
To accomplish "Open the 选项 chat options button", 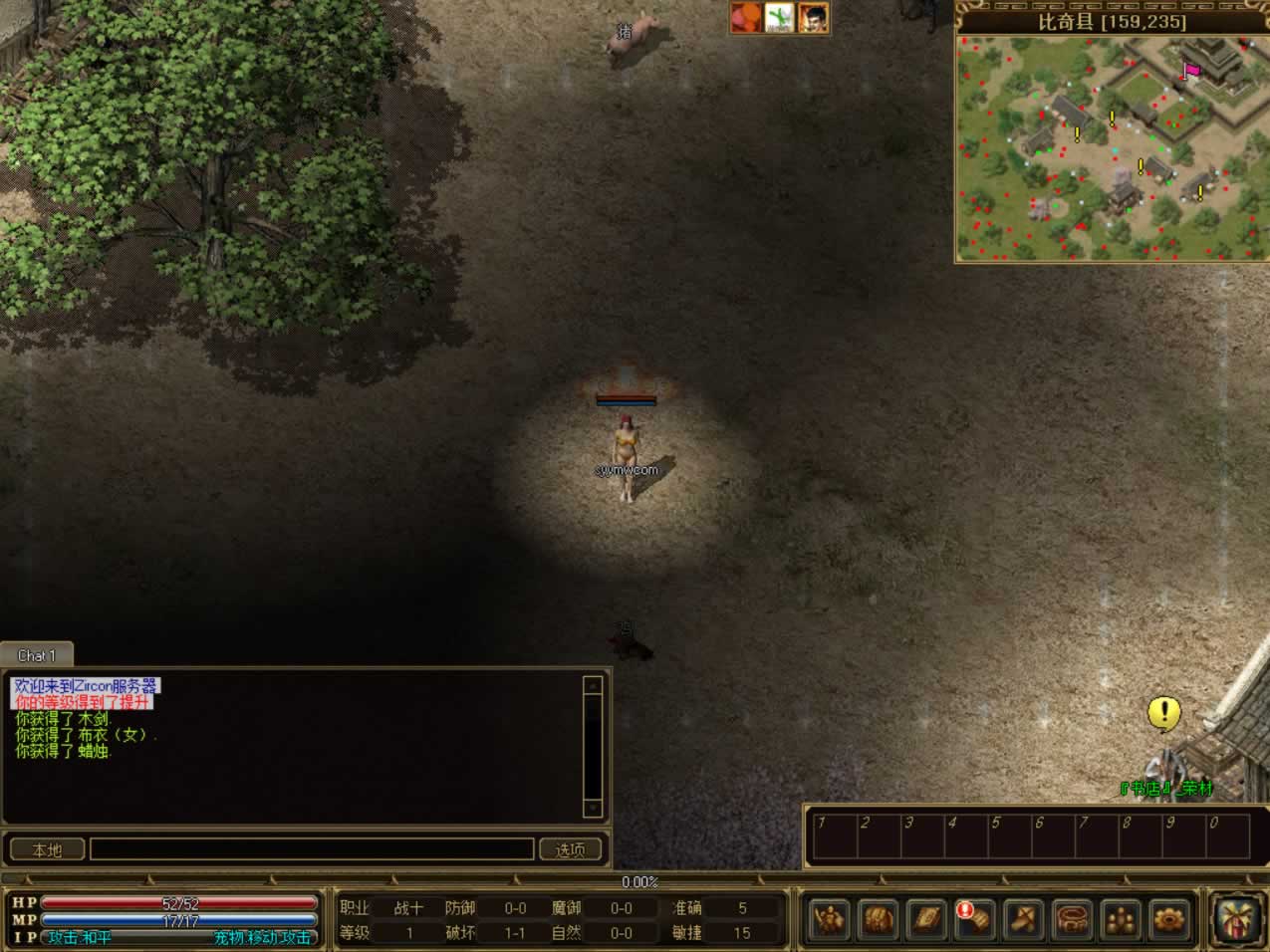I will pyautogui.click(x=571, y=849).
